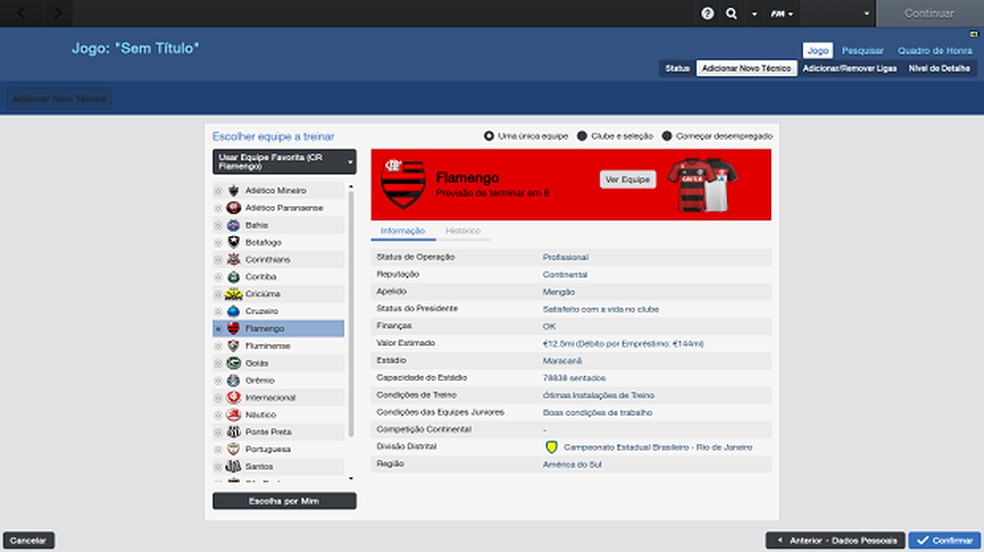Image resolution: width=984 pixels, height=552 pixels.
Task: Choose Grêmio in the team list
Action: pyautogui.click(x=260, y=380)
